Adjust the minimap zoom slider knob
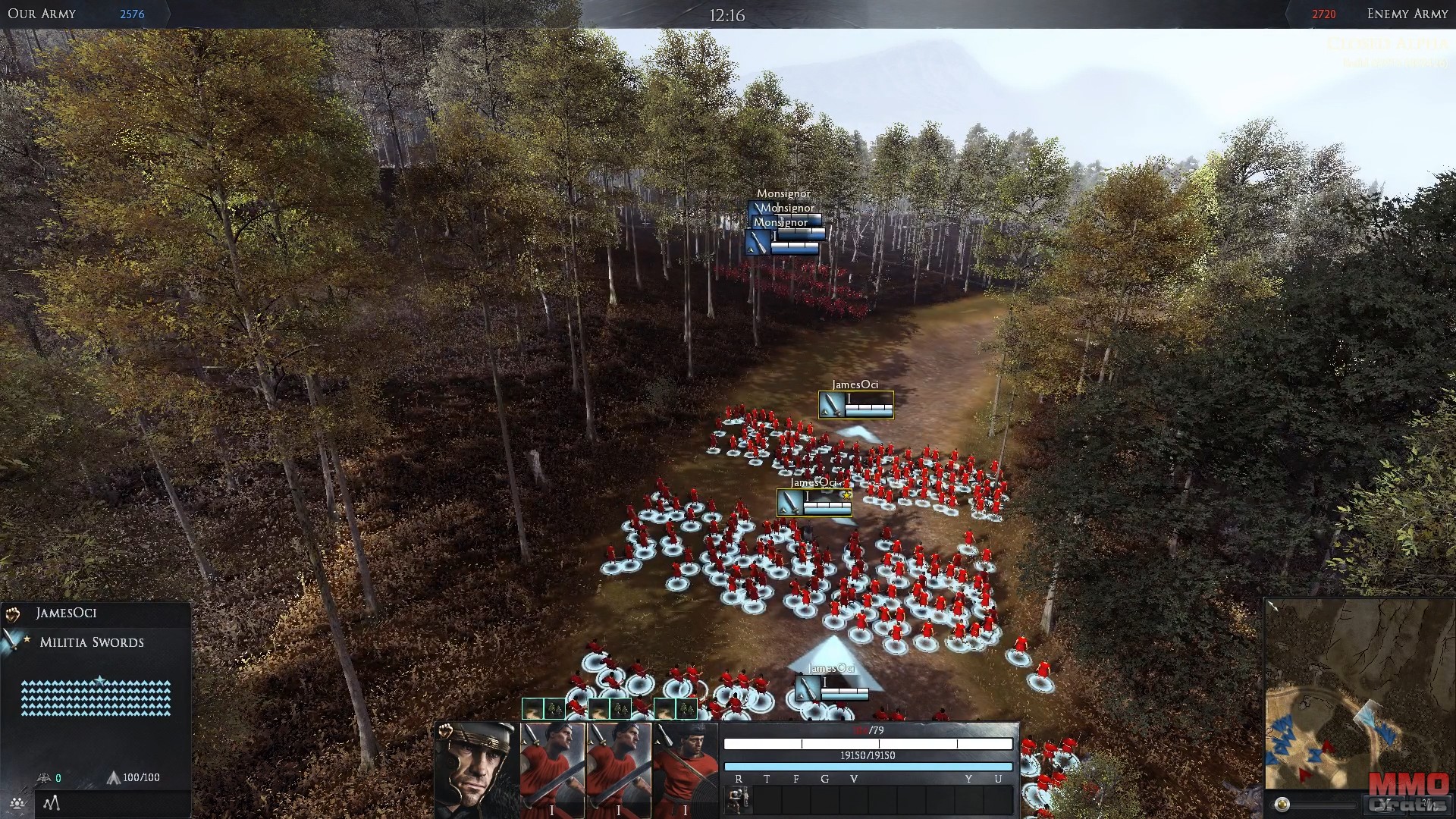The height and width of the screenshot is (819, 1456). pos(1282,805)
